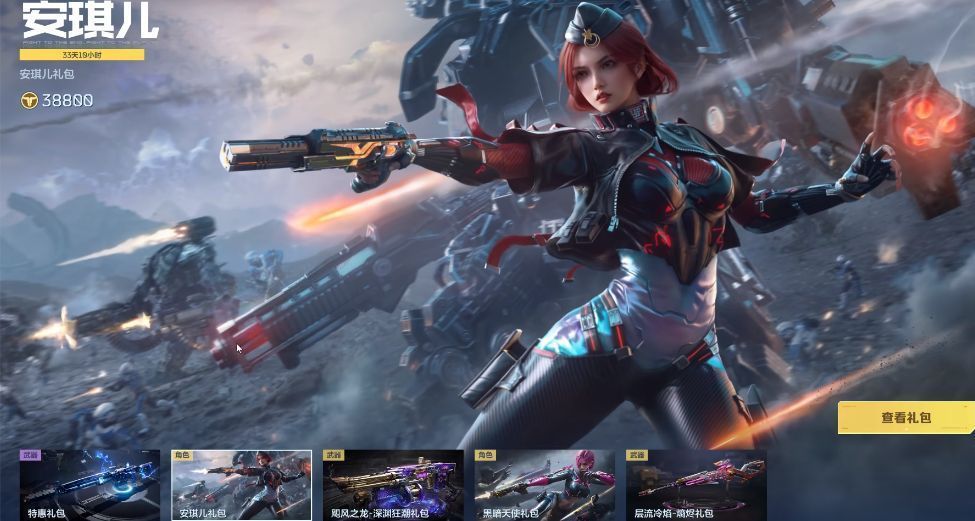Image resolution: width=975 pixels, height=521 pixels.
Task: Select the 特惠礼包 weapon bundle thumbnail
Action: (89, 485)
